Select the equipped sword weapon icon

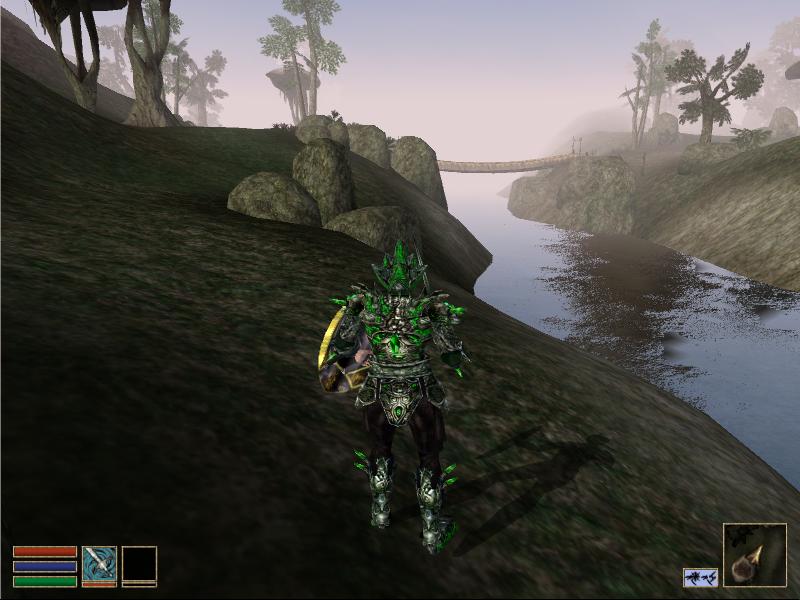click(x=99, y=564)
